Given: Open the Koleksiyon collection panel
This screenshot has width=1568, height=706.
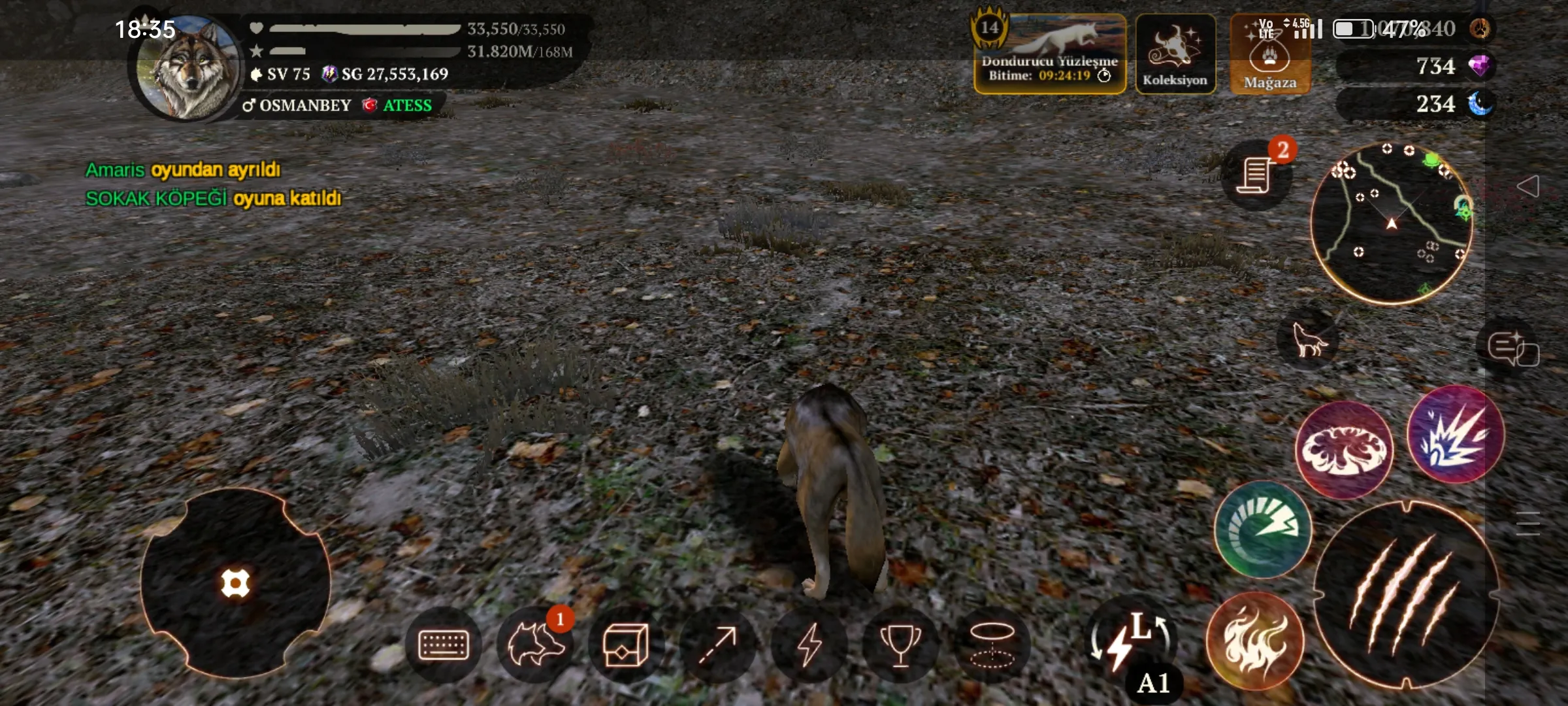Looking at the screenshot, I should pos(1175,55).
